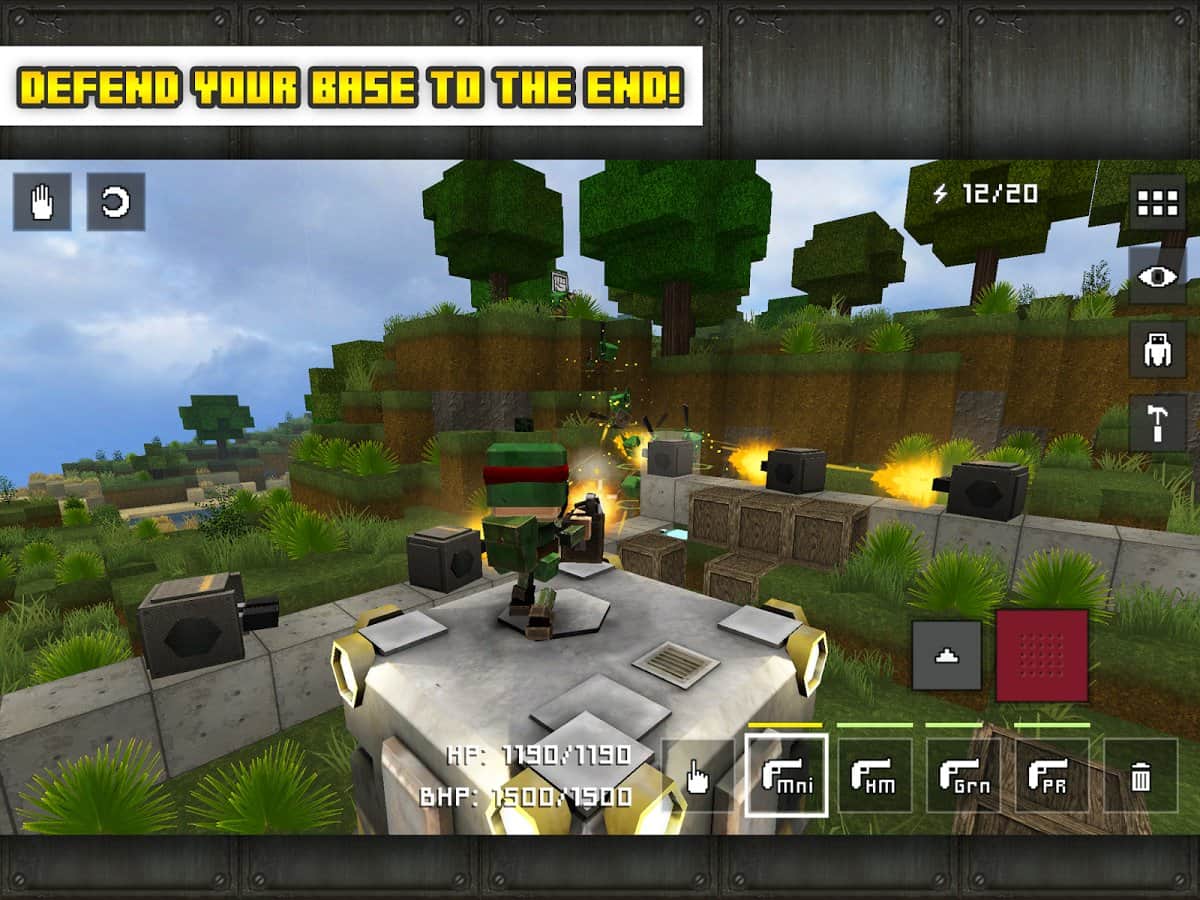Screen dimensions: 1200x900
Task: Pick the PR weapon slot
Action: [x=1052, y=776]
